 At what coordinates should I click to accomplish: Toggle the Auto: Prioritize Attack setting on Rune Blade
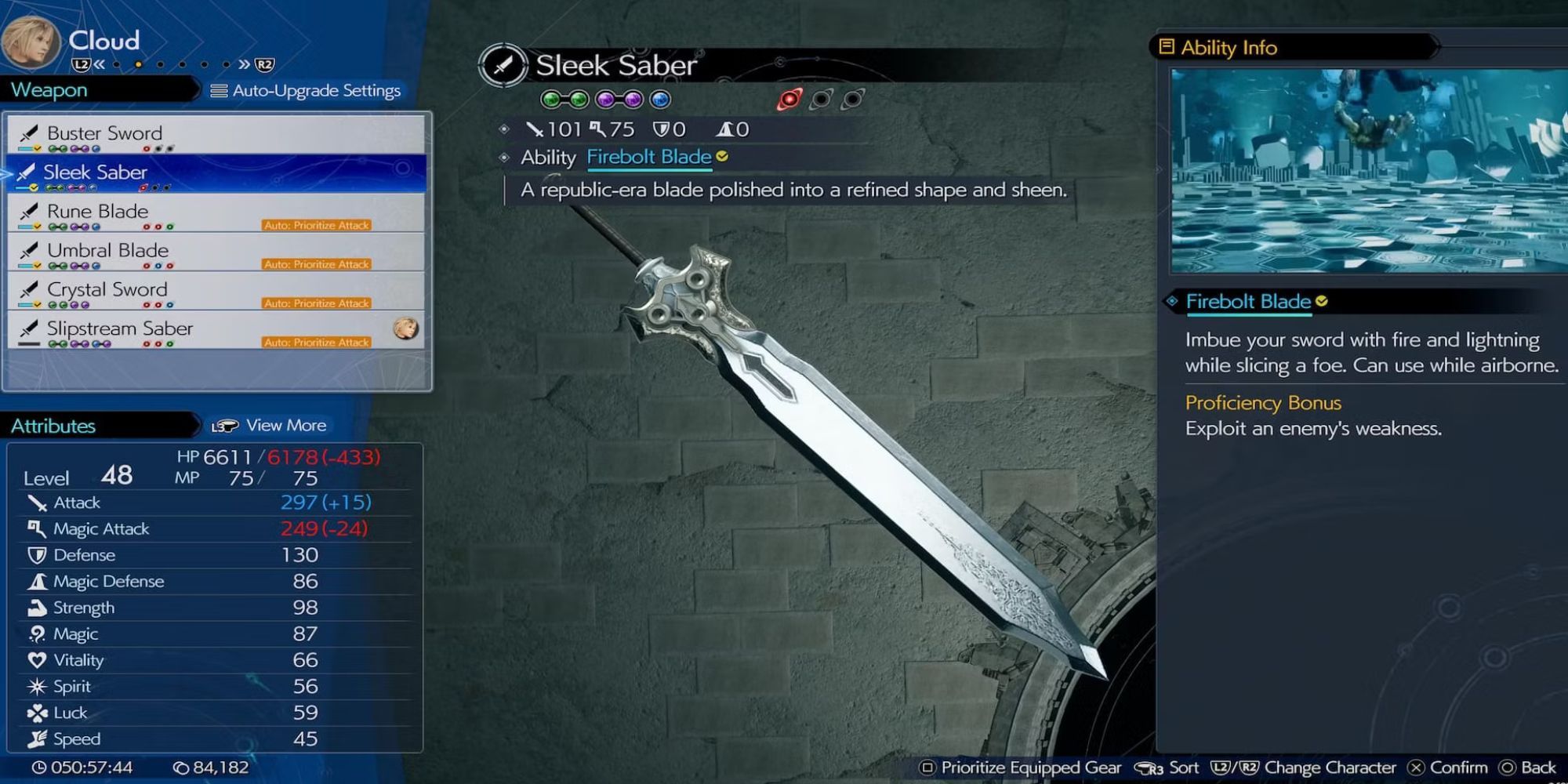point(316,225)
